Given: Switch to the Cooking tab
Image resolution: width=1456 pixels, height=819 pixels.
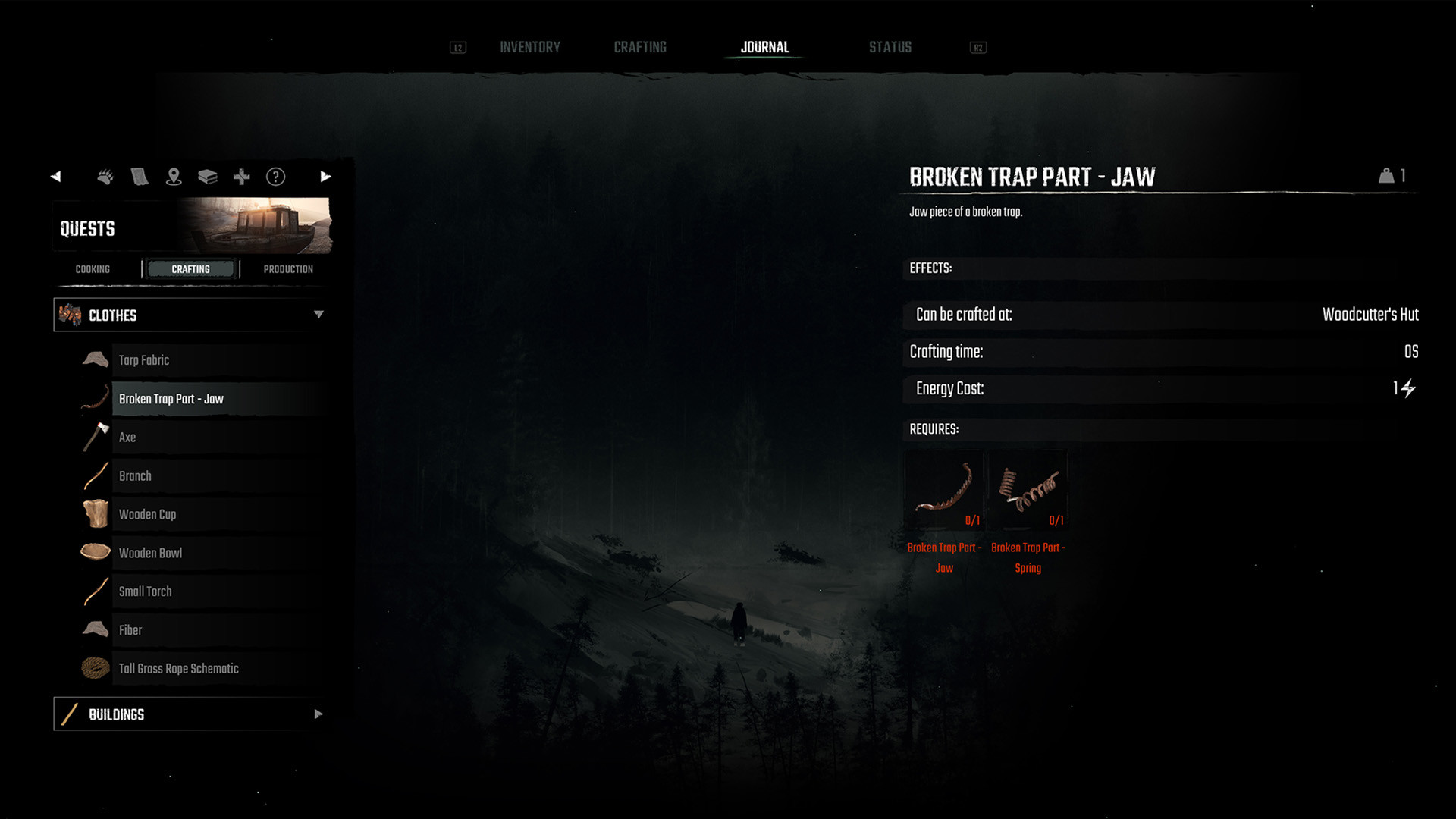Looking at the screenshot, I should pos(92,268).
